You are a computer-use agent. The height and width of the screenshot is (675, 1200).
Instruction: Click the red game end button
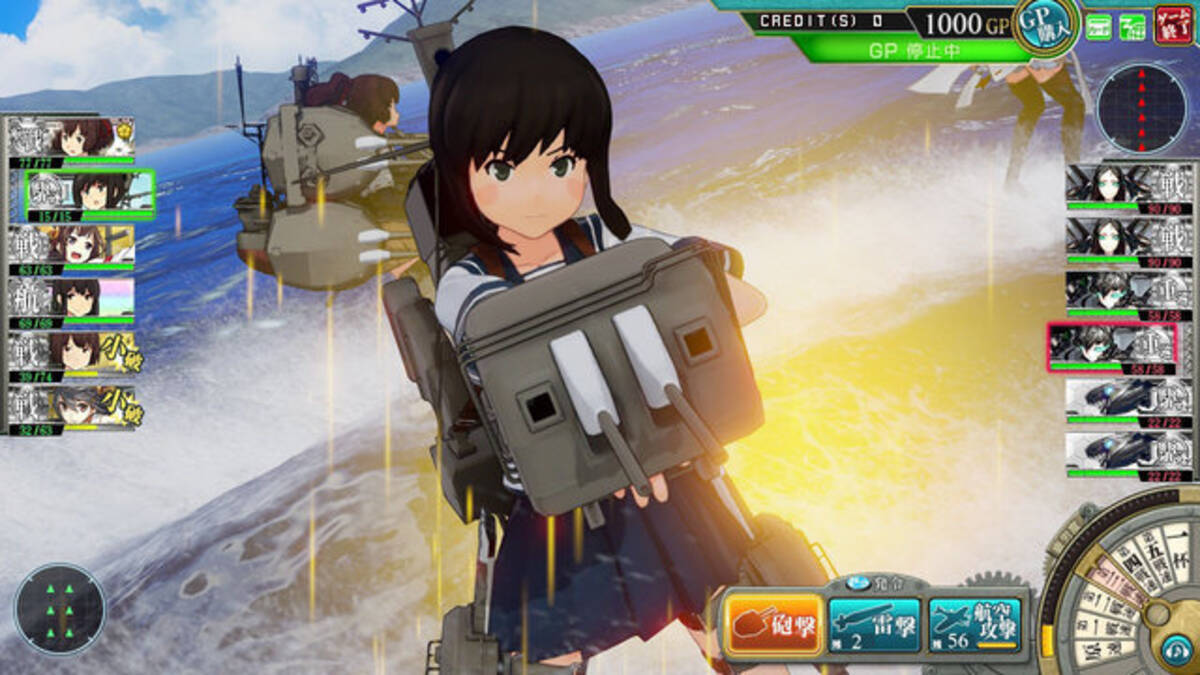tap(1173, 25)
